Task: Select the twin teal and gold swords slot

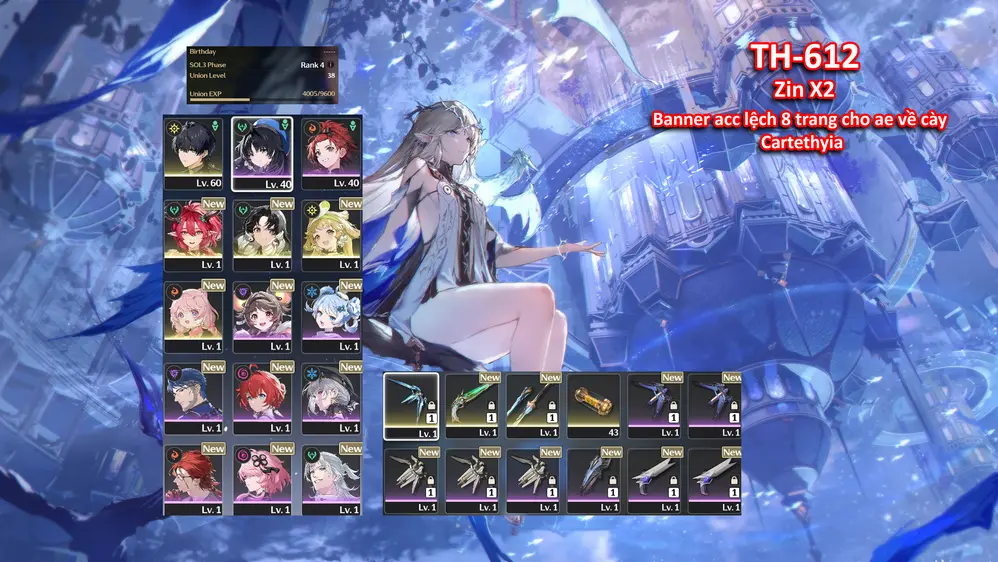Action: [x=533, y=405]
